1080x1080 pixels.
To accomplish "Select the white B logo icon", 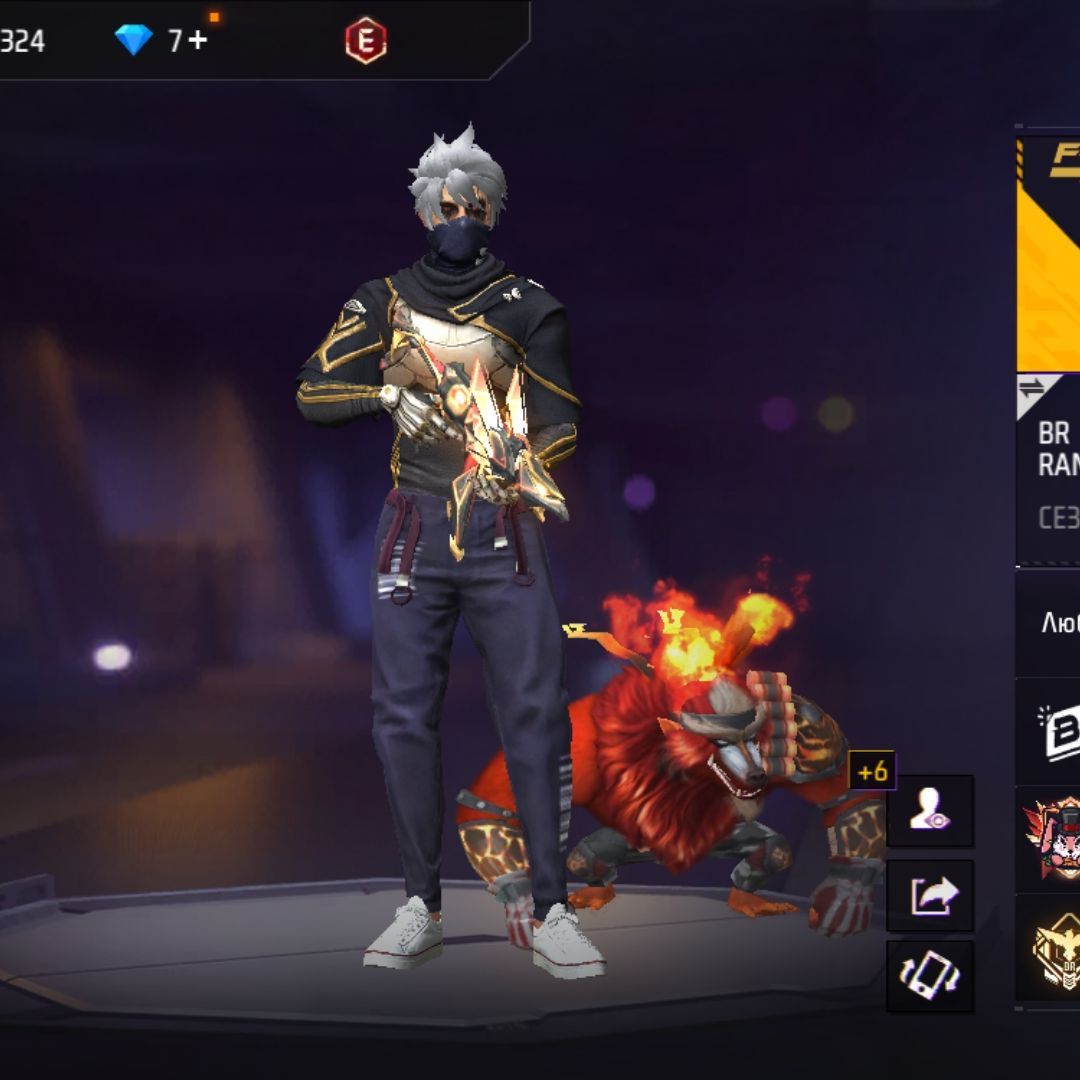I will tap(1059, 732).
